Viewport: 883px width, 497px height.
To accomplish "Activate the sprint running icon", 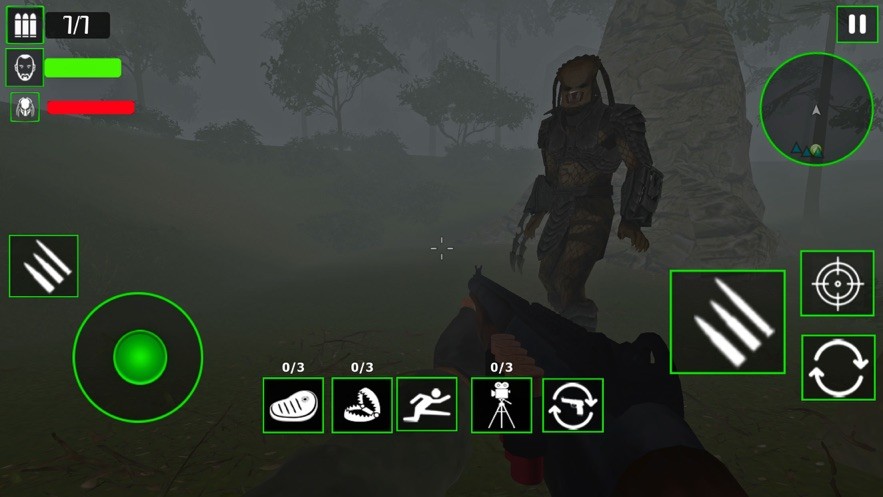I will (x=427, y=404).
